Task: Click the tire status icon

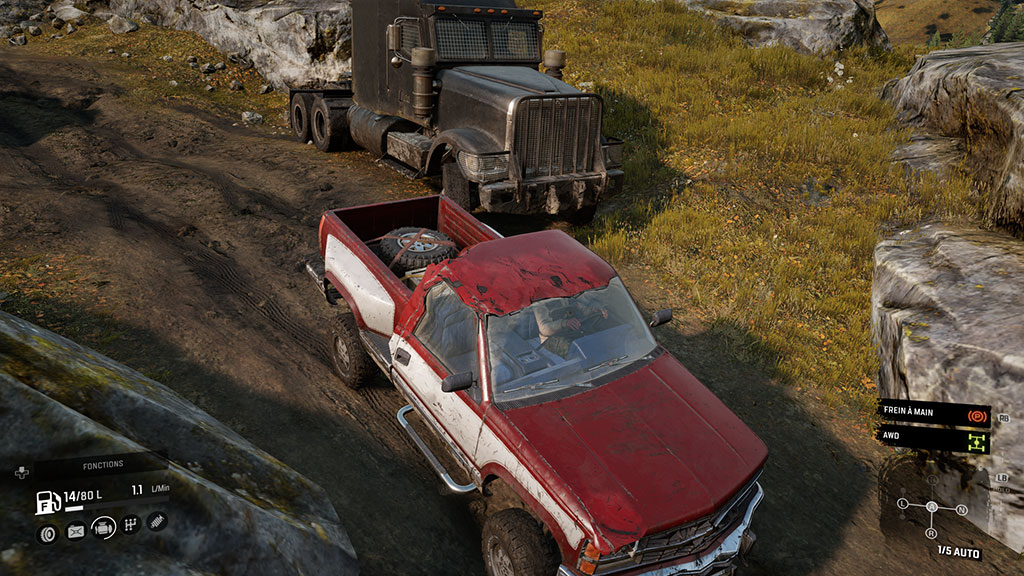Action: pos(47,533)
